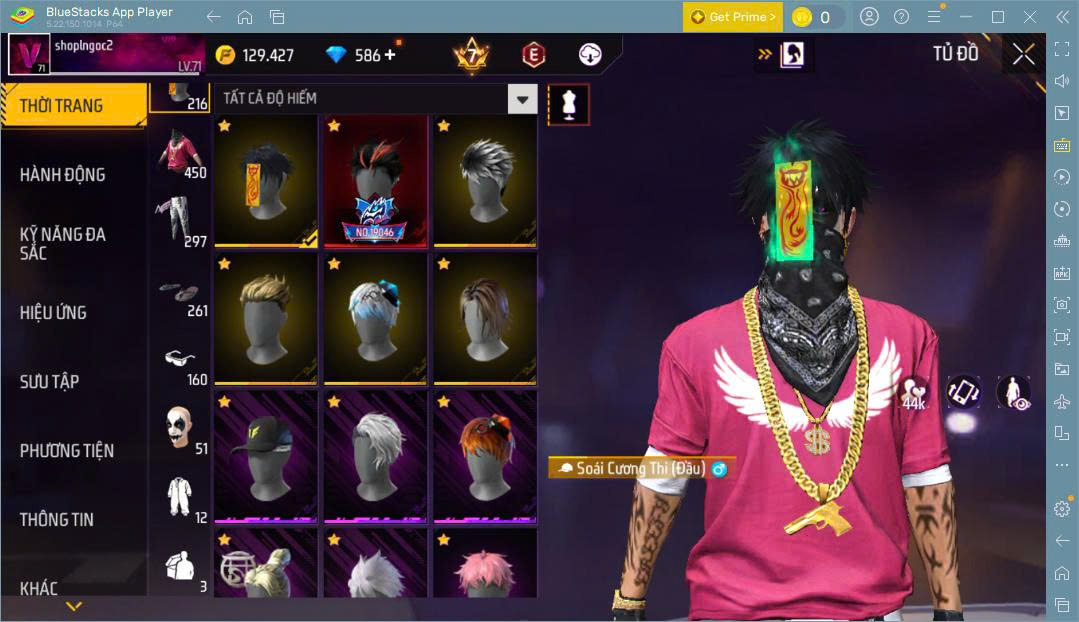Close the Tủ Đồ wardrobe screen
Image resolution: width=1079 pixels, height=622 pixels.
pyautogui.click(x=1023, y=54)
